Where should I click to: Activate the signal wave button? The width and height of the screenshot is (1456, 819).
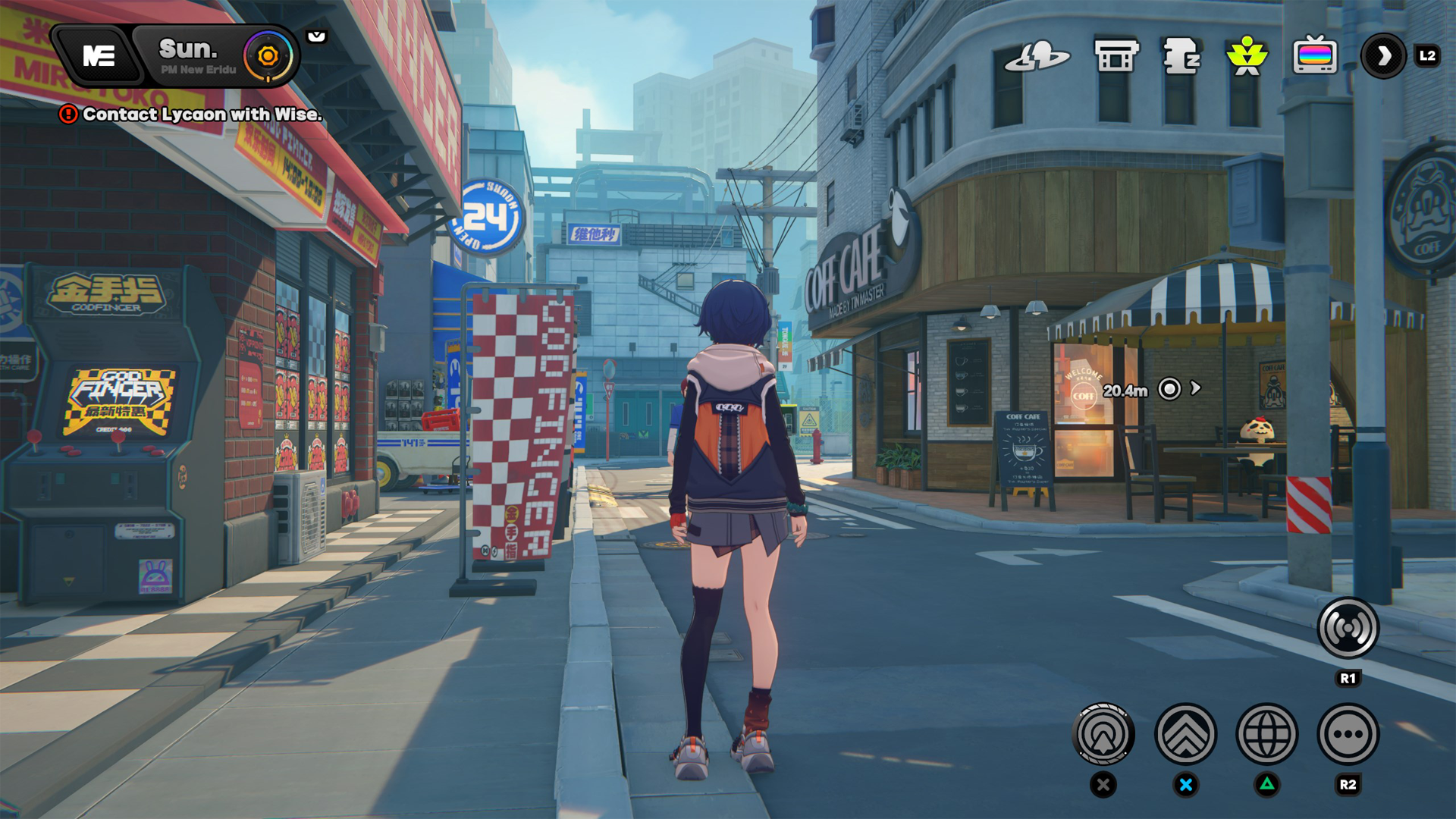(x=1348, y=629)
